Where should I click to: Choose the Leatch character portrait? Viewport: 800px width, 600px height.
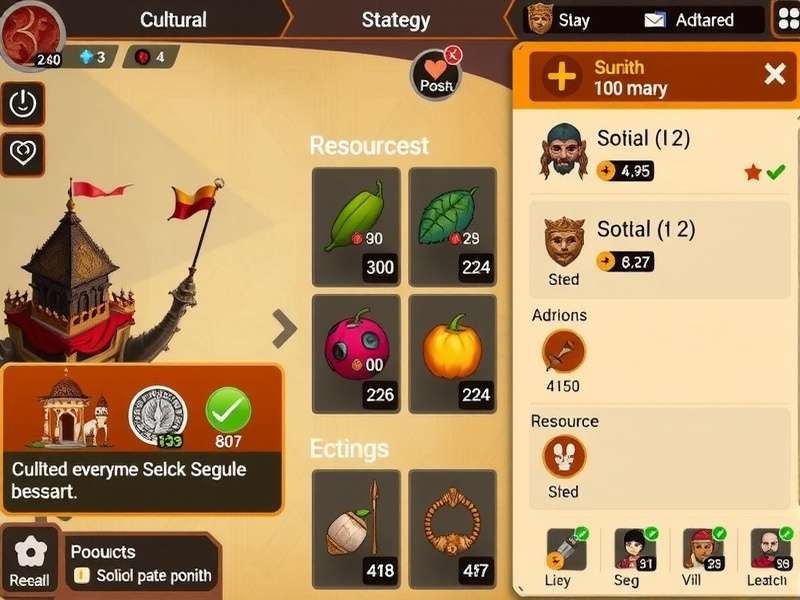767,555
